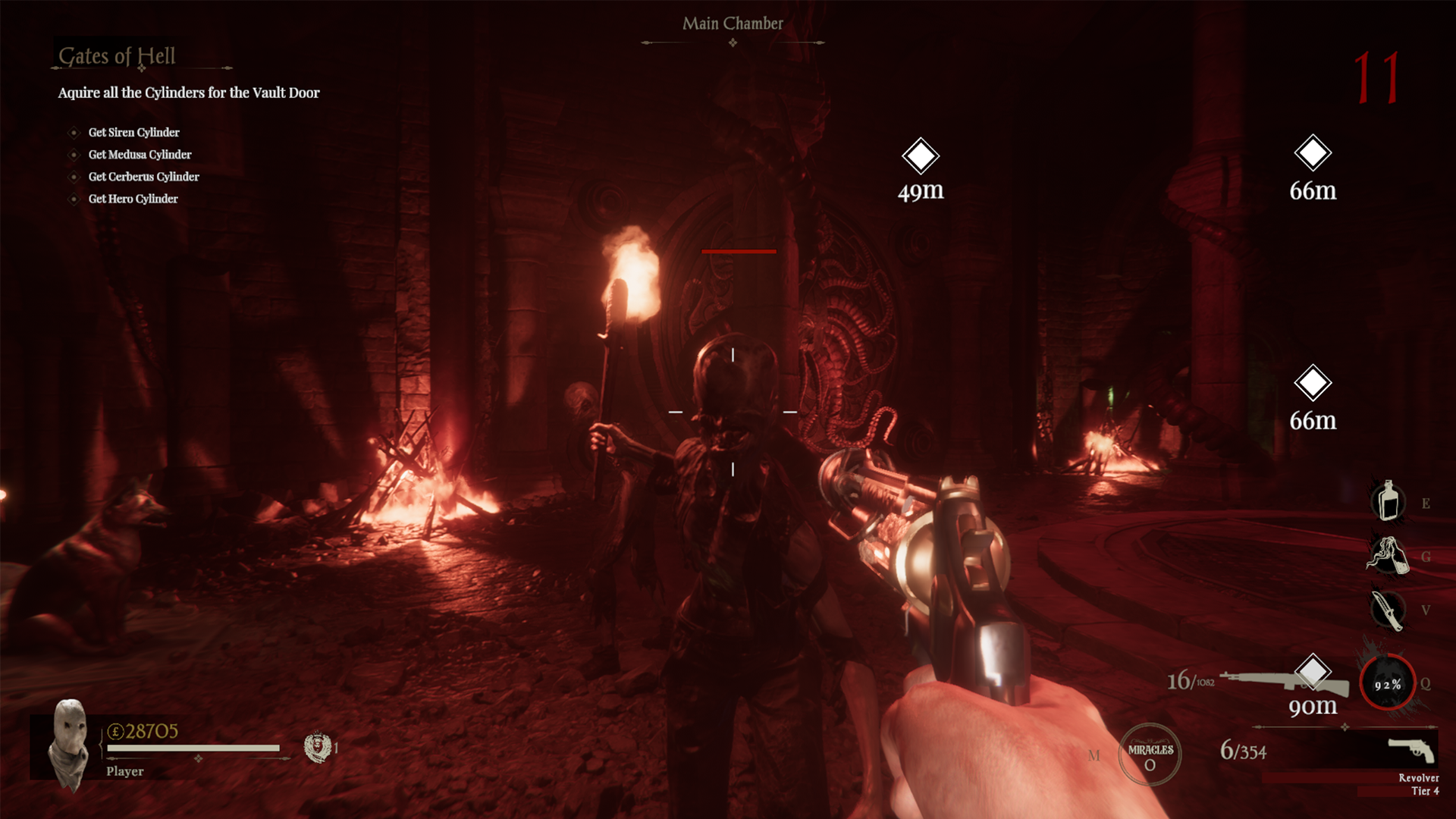The height and width of the screenshot is (819, 1456).
Task: Click the 90m objective diamond above the rifle
Action: click(1314, 670)
